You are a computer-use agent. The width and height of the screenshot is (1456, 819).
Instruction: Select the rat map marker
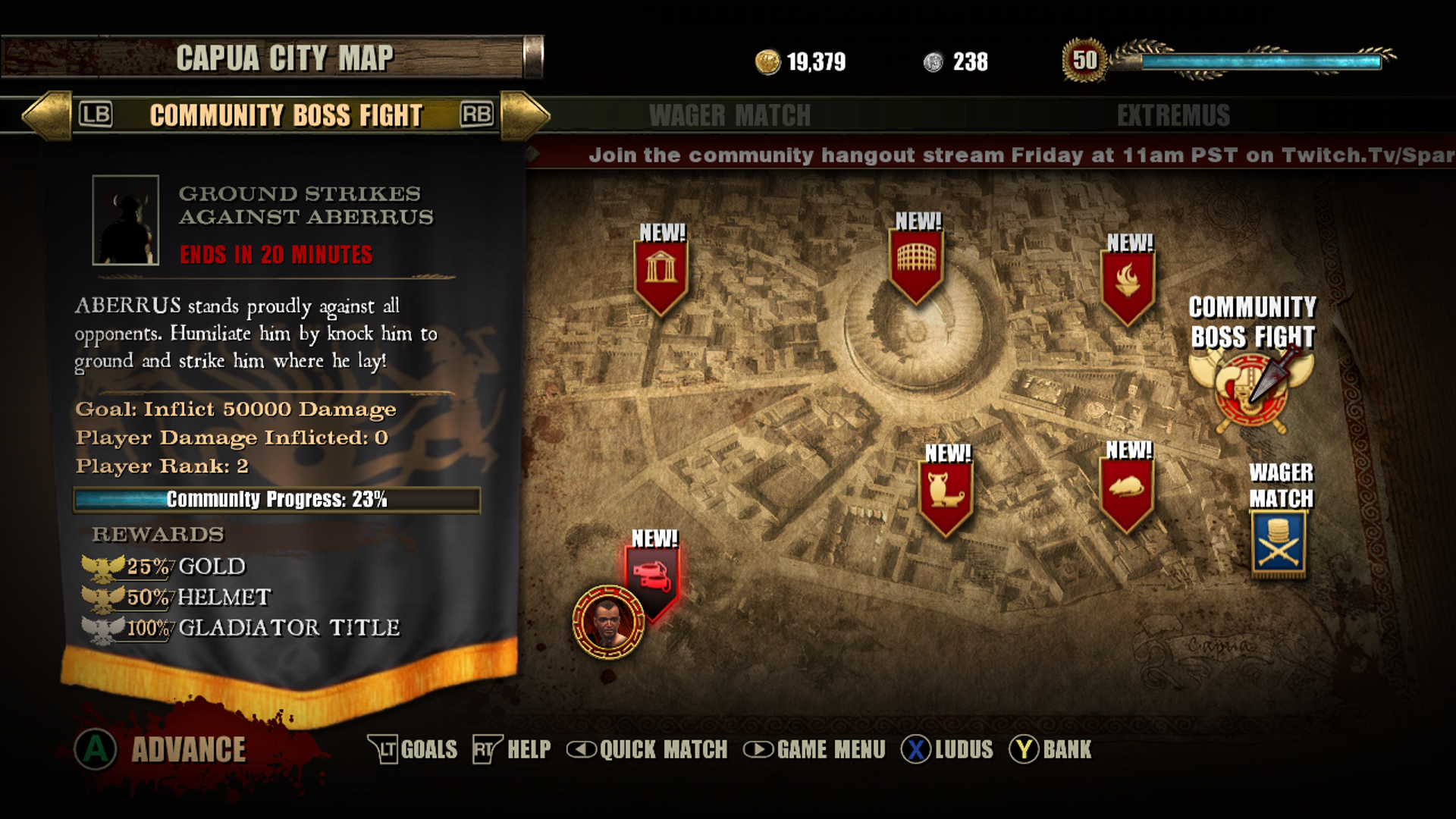coord(1127,489)
